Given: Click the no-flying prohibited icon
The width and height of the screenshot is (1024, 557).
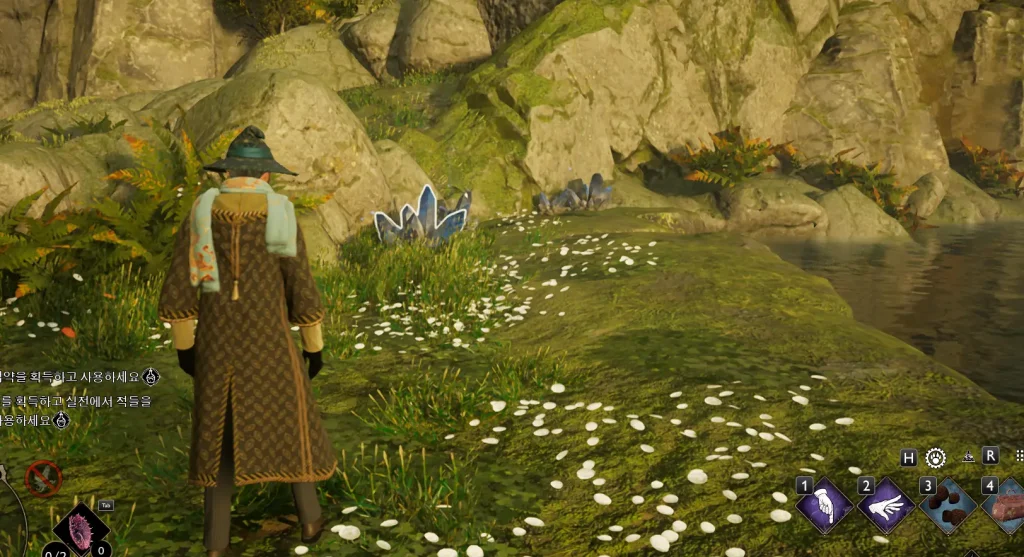Looking at the screenshot, I should click(43, 479).
